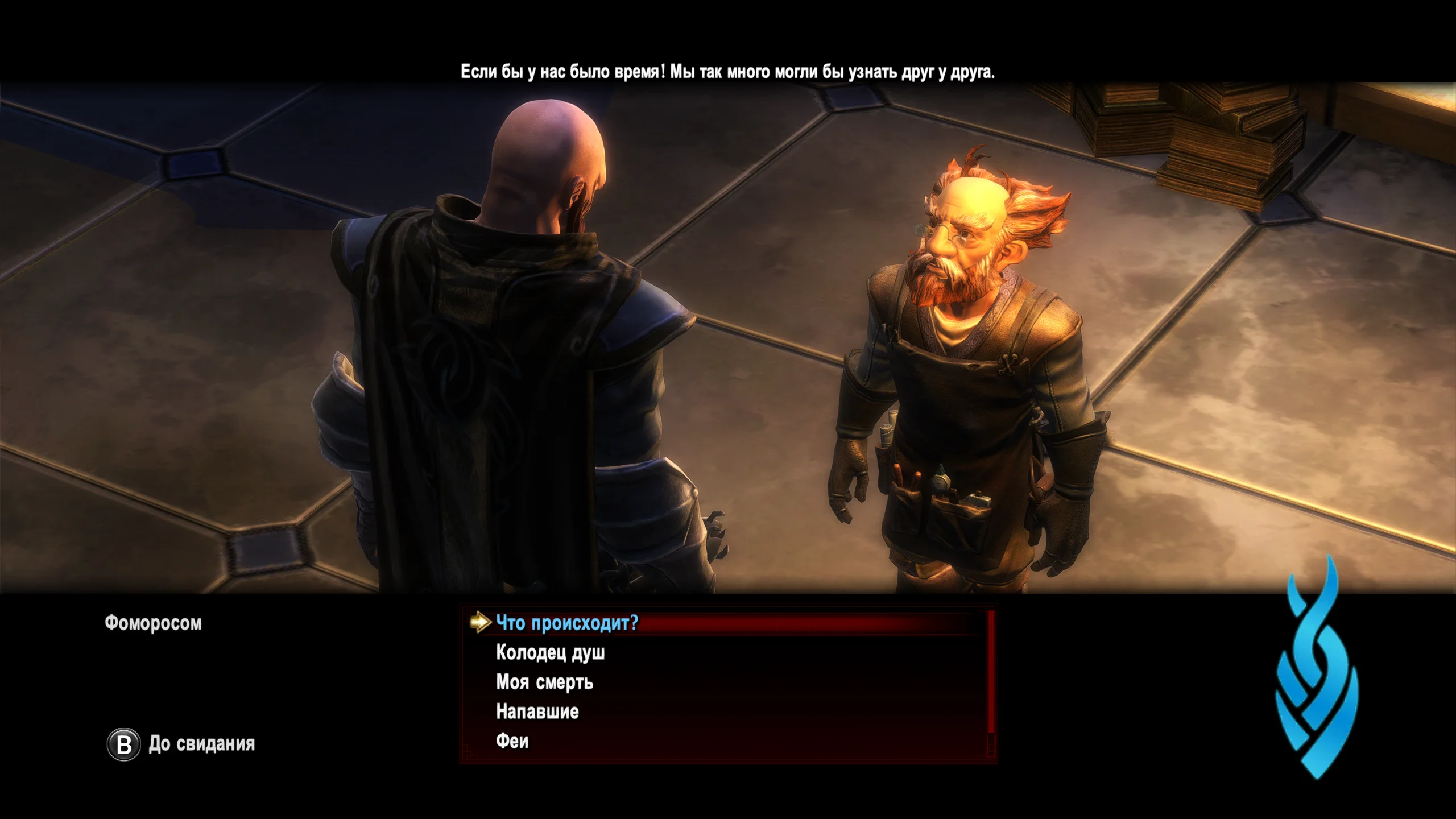Choose the "Что происходит?" dialogue option

click(x=567, y=623)
